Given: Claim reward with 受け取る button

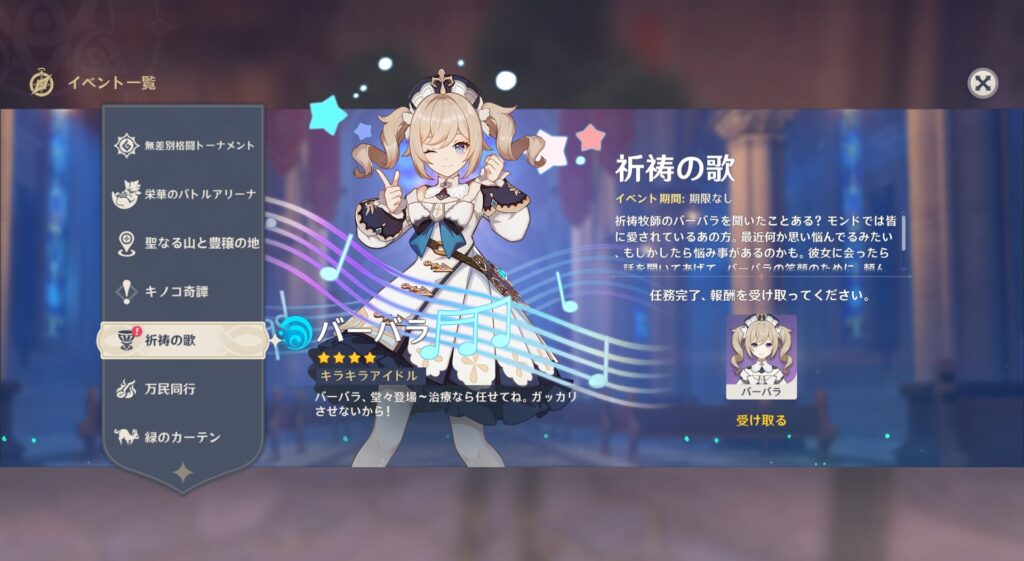Looking at the screenshot, I should coord(761,421).
